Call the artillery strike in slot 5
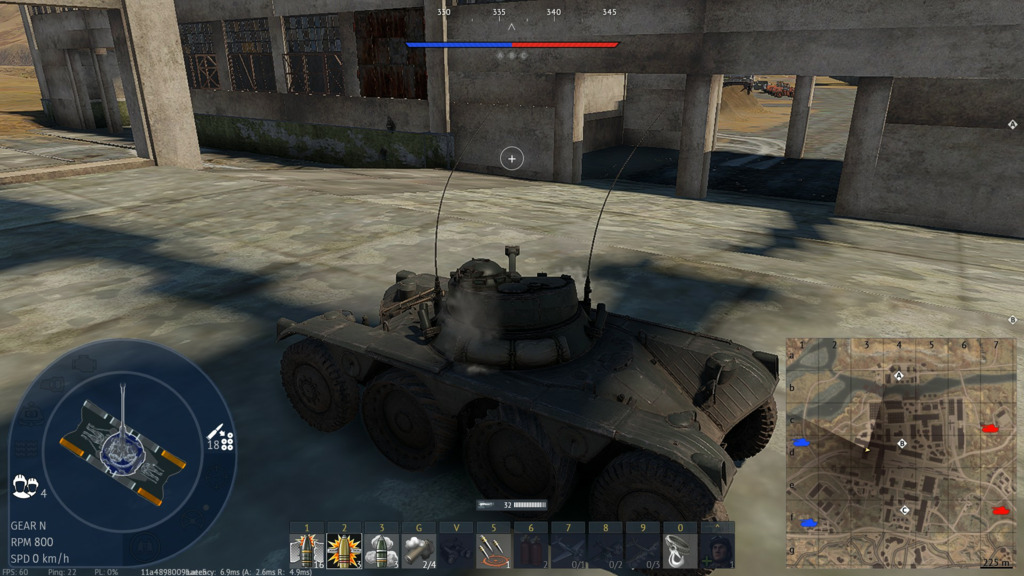 (494, 550)
